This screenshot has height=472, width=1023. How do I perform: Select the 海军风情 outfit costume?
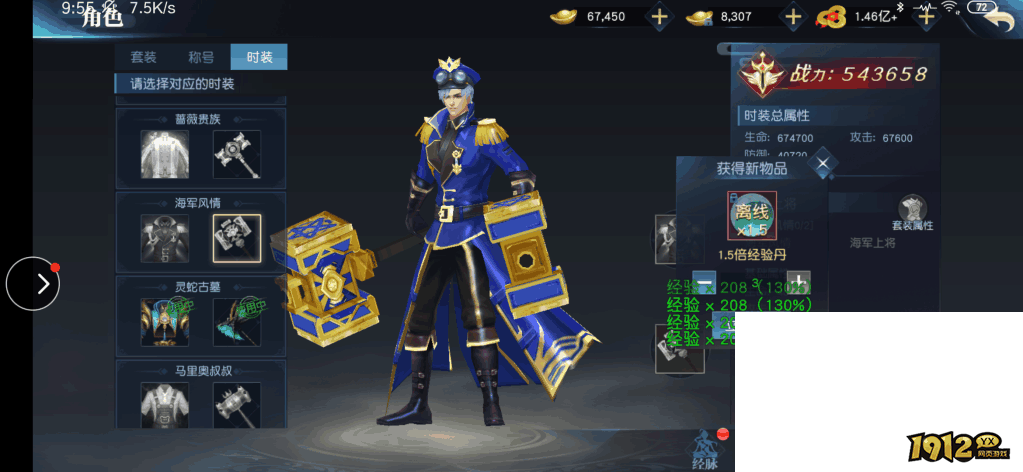165,238
